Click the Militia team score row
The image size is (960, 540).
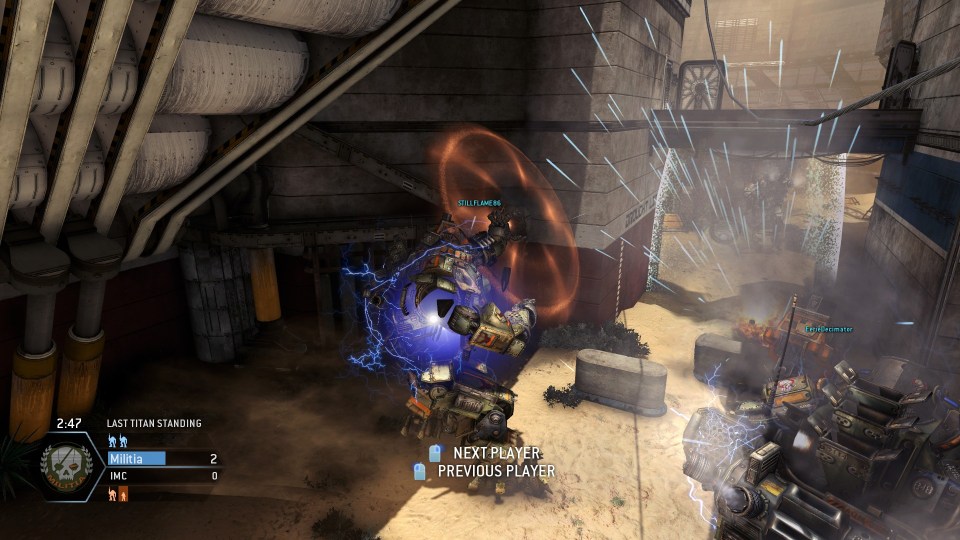[162, 458]
